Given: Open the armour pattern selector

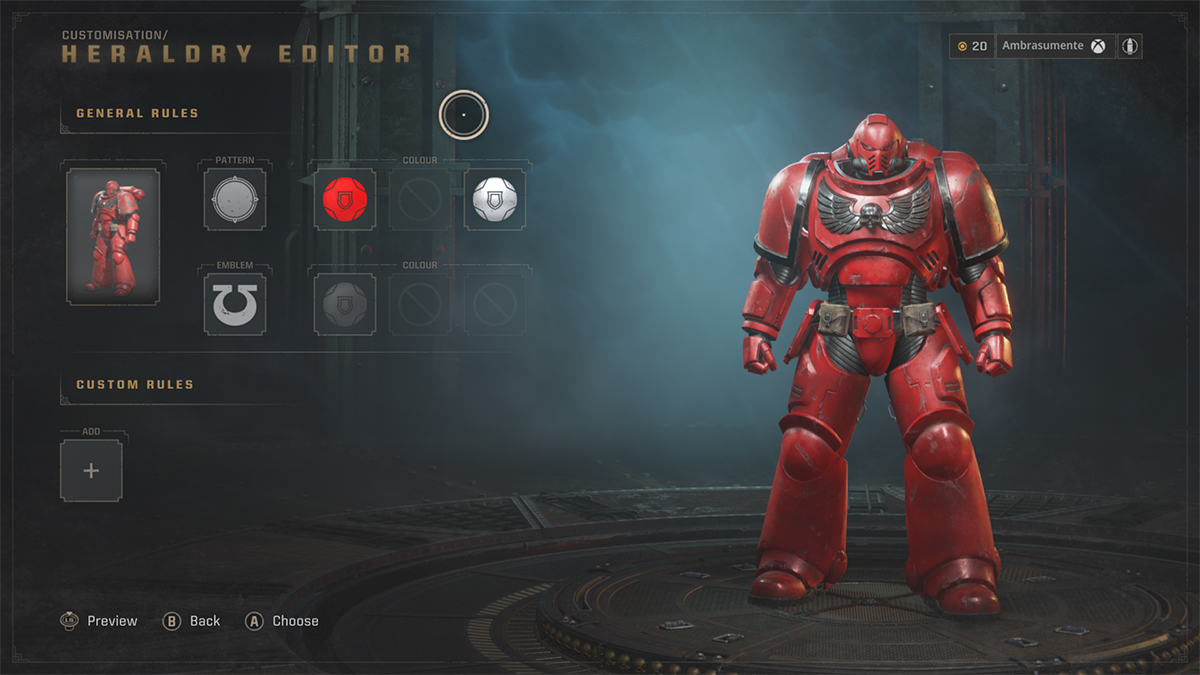Looking at the screenshot, I should (235, 200).
